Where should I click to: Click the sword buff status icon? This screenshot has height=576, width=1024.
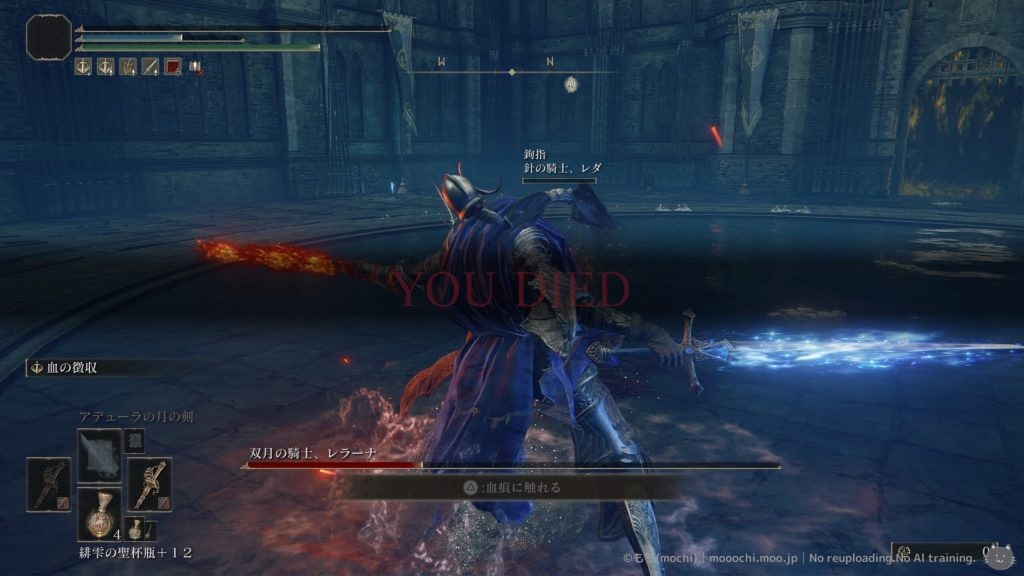[x=150, y=67]
